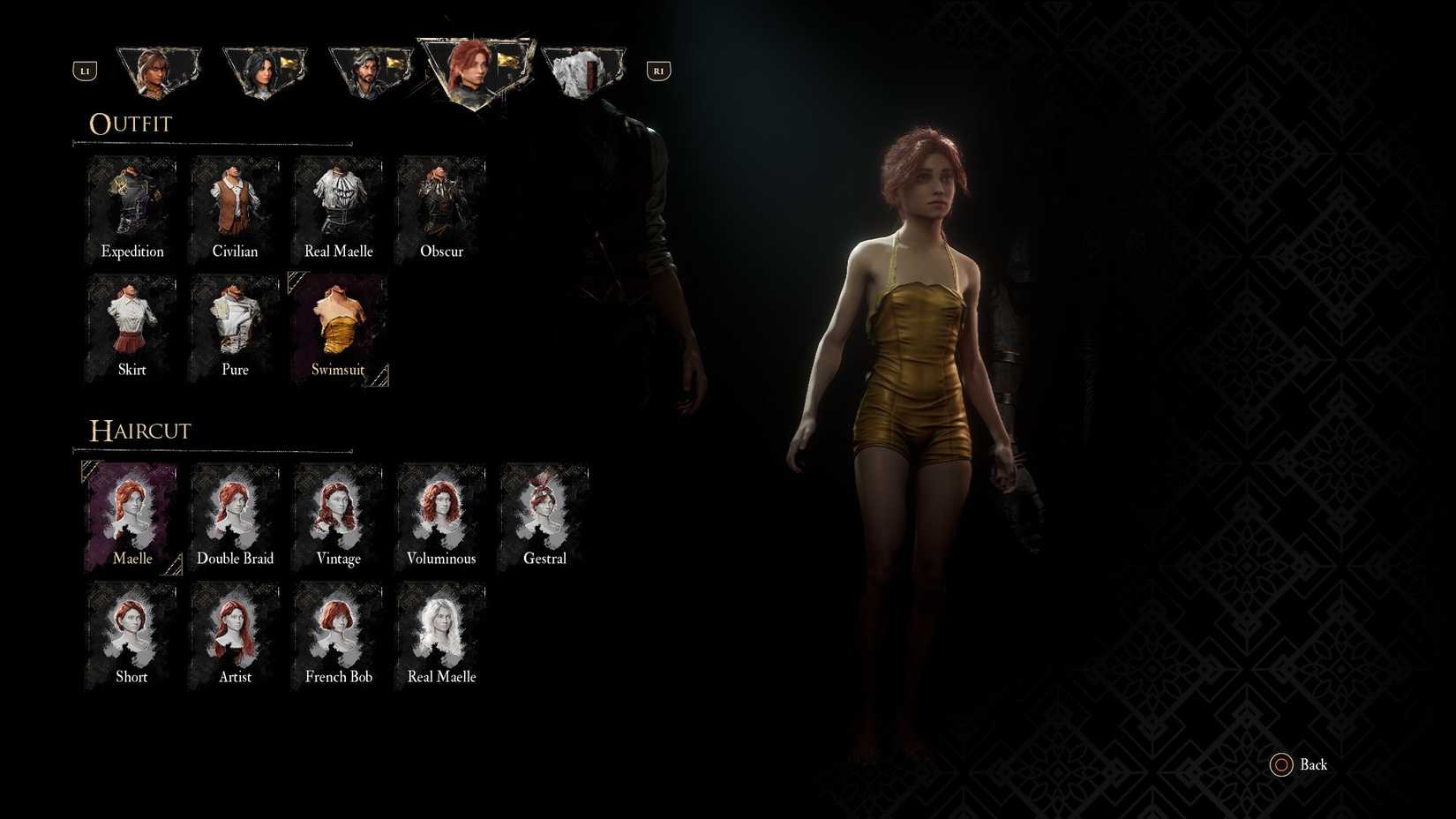This screenshot has width=1456, height=819.
Task: Choose the French Bob haircut
Action: (338, 633)
